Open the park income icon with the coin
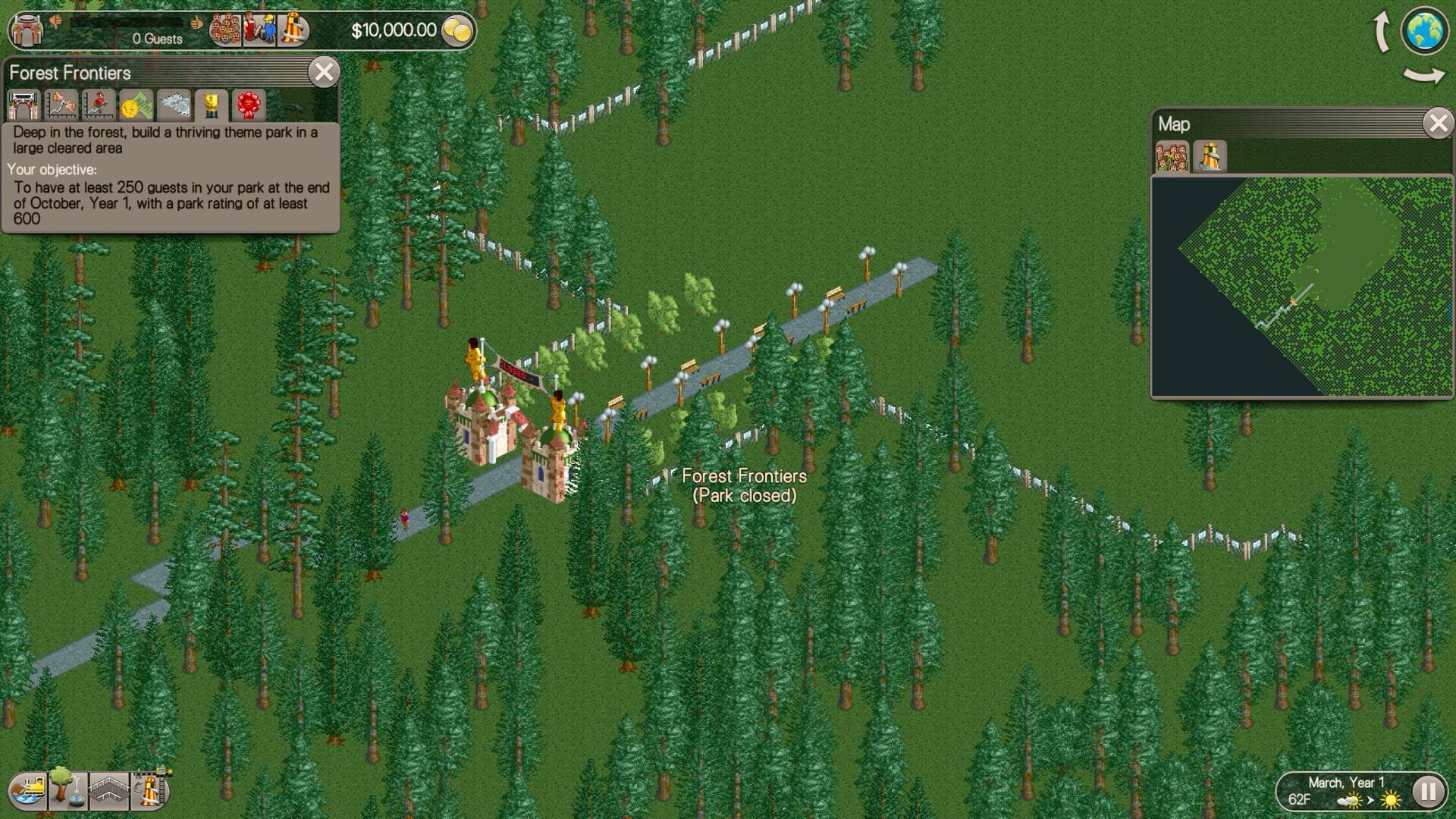1456x819 pixels. pos(136,106)
